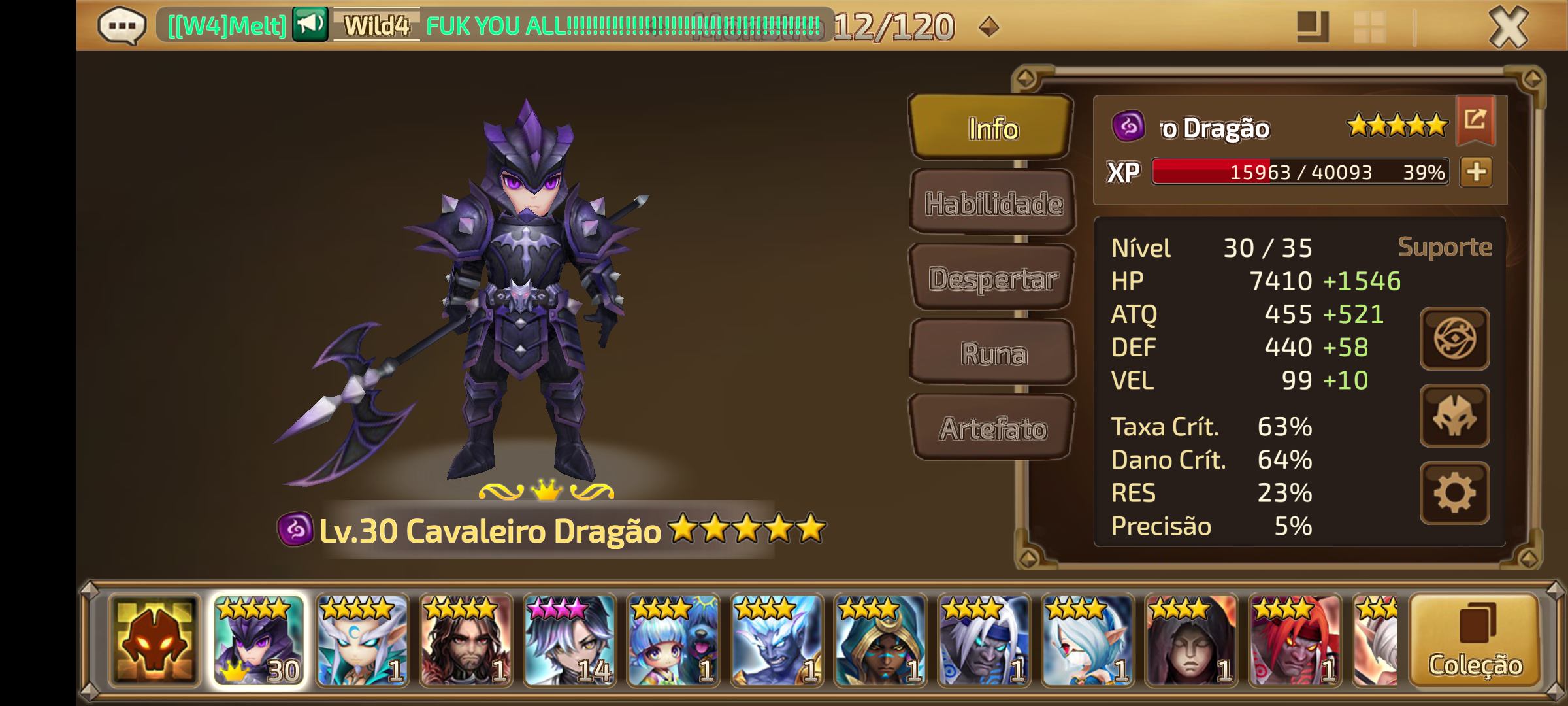Open the Despertar tab

click(x=993, y=278)
